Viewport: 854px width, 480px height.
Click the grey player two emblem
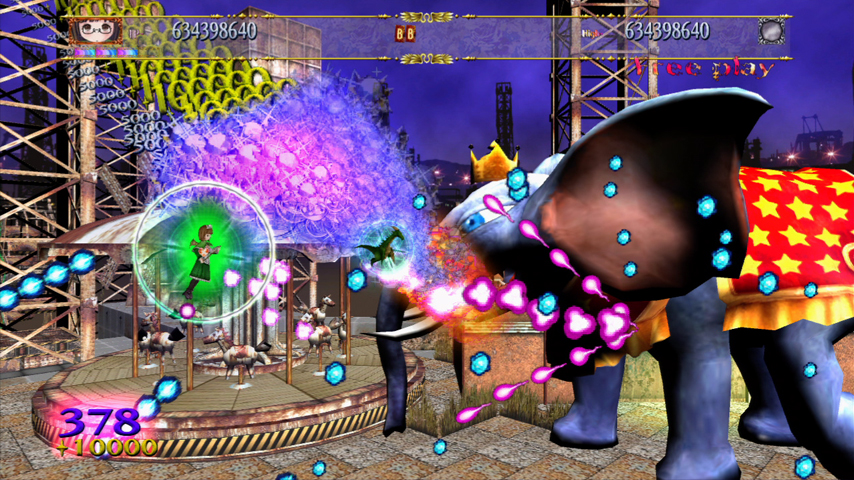(x=770, y=32)
